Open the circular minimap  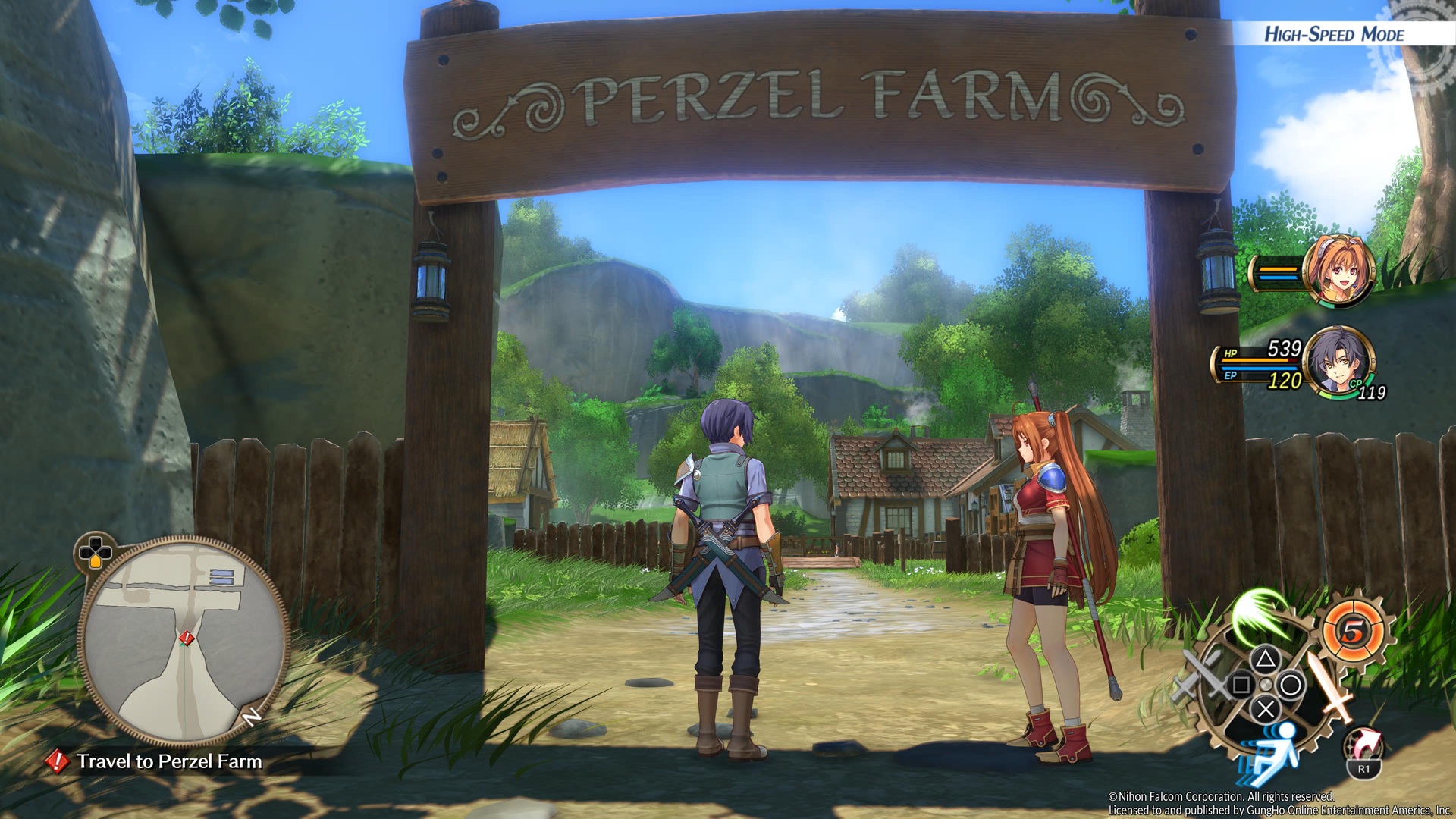(182, 642)
